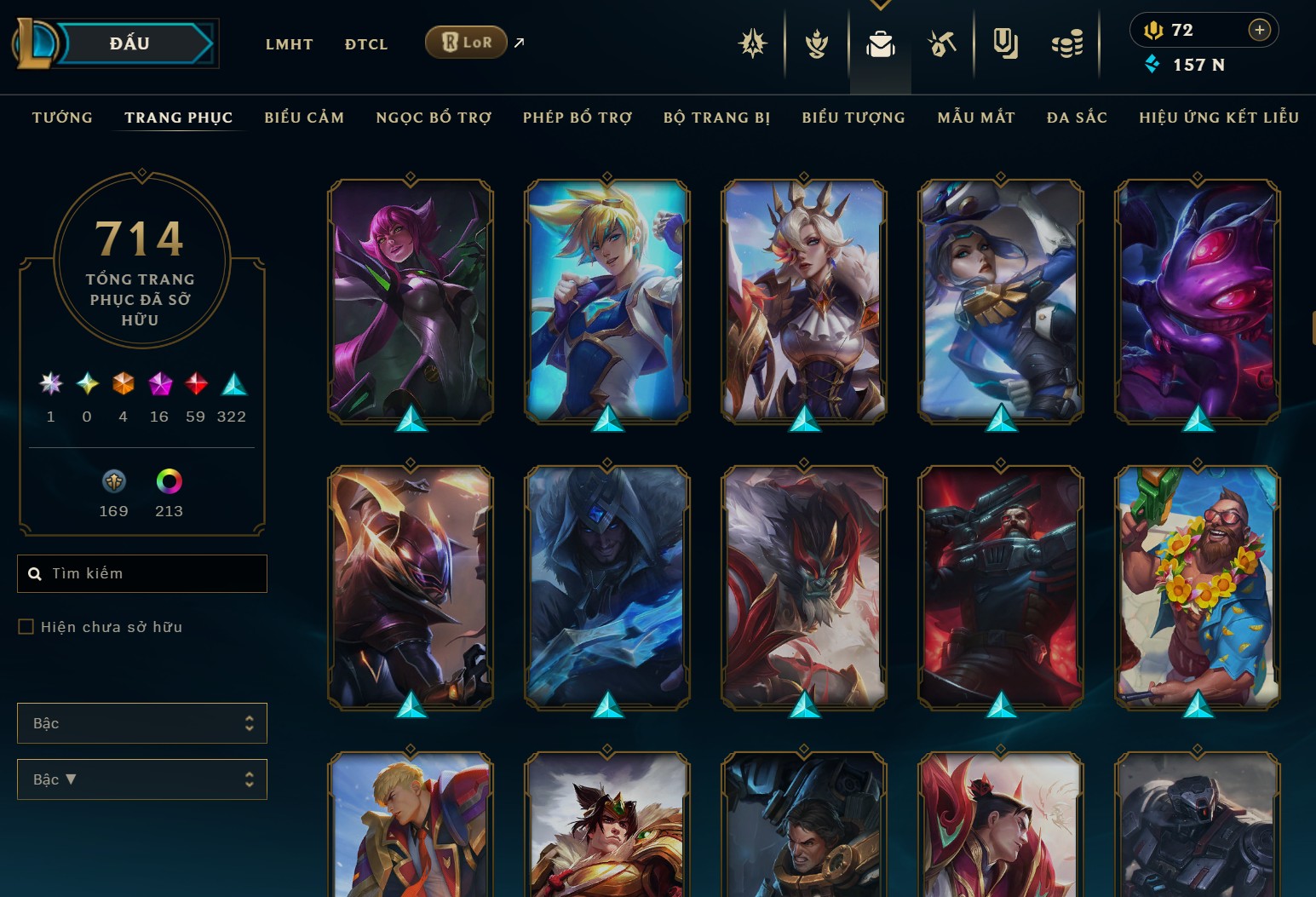Select the NGỌC BỔ TRỢ tab
The height and width of the screenshot is (897, 1316).
[434, 118]
